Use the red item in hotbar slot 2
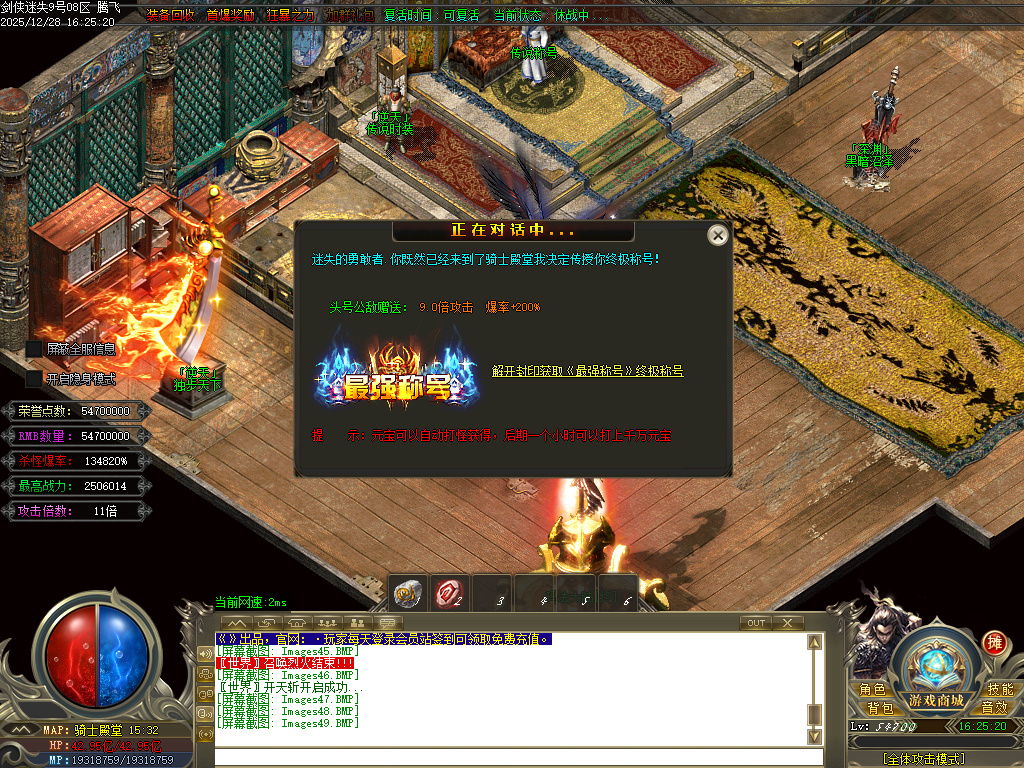The width and height of the screenshot is (1024, 768). pos(449,594)
